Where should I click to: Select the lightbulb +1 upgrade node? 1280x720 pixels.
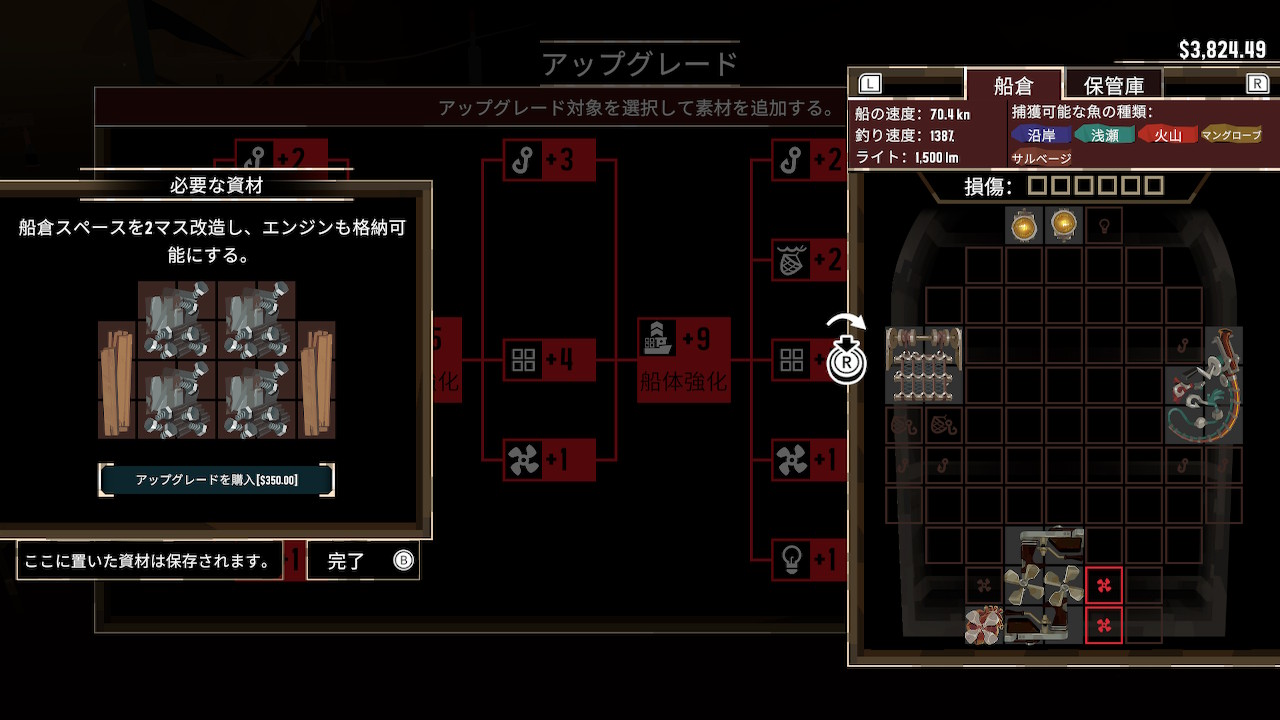point(808,560)
